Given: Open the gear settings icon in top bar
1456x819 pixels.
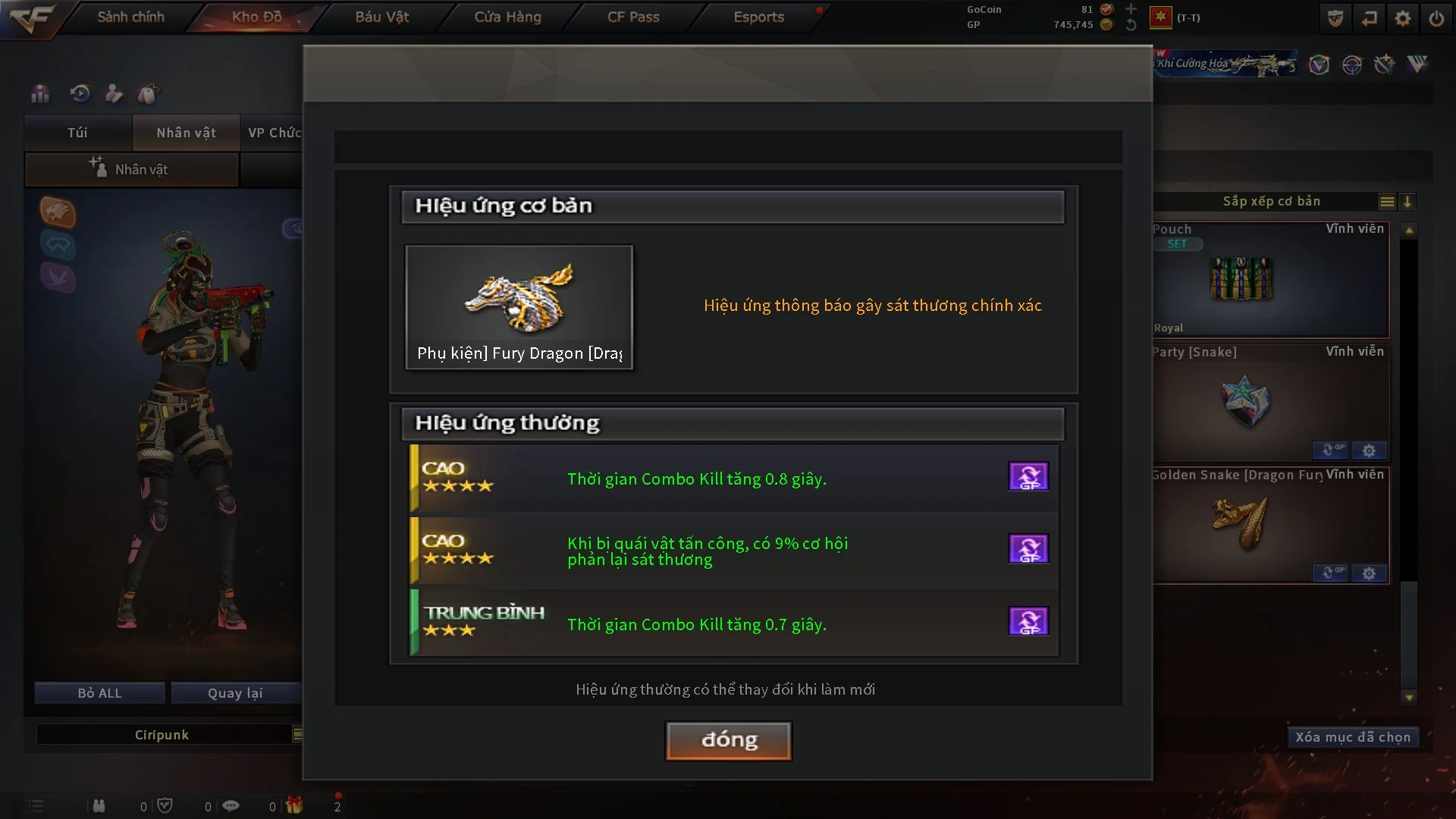Looking at the screenshot, I should (1403, 18).
